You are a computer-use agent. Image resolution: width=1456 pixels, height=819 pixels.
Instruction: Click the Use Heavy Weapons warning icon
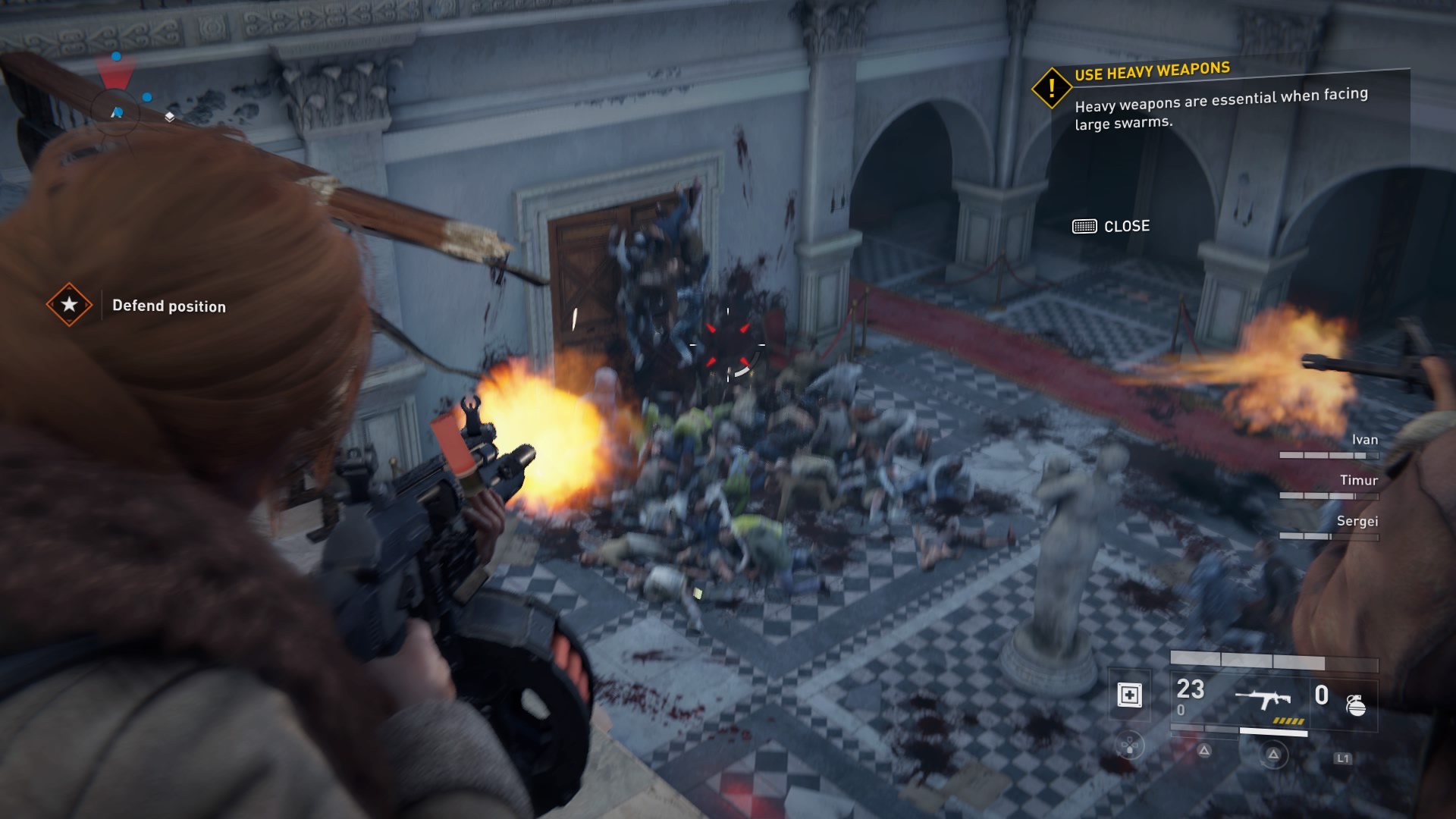coord(1051,89)
